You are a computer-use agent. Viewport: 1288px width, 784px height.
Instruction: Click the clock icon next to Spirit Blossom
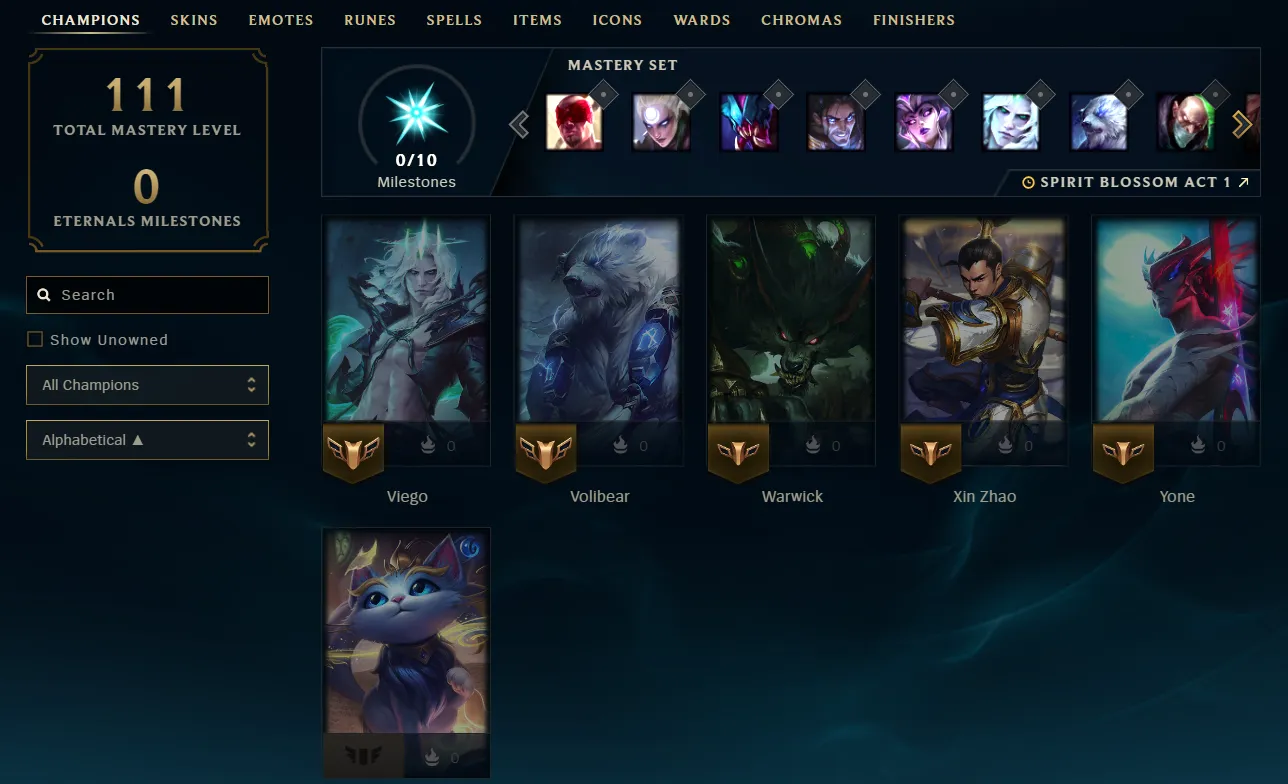(x=1028, y=182)
